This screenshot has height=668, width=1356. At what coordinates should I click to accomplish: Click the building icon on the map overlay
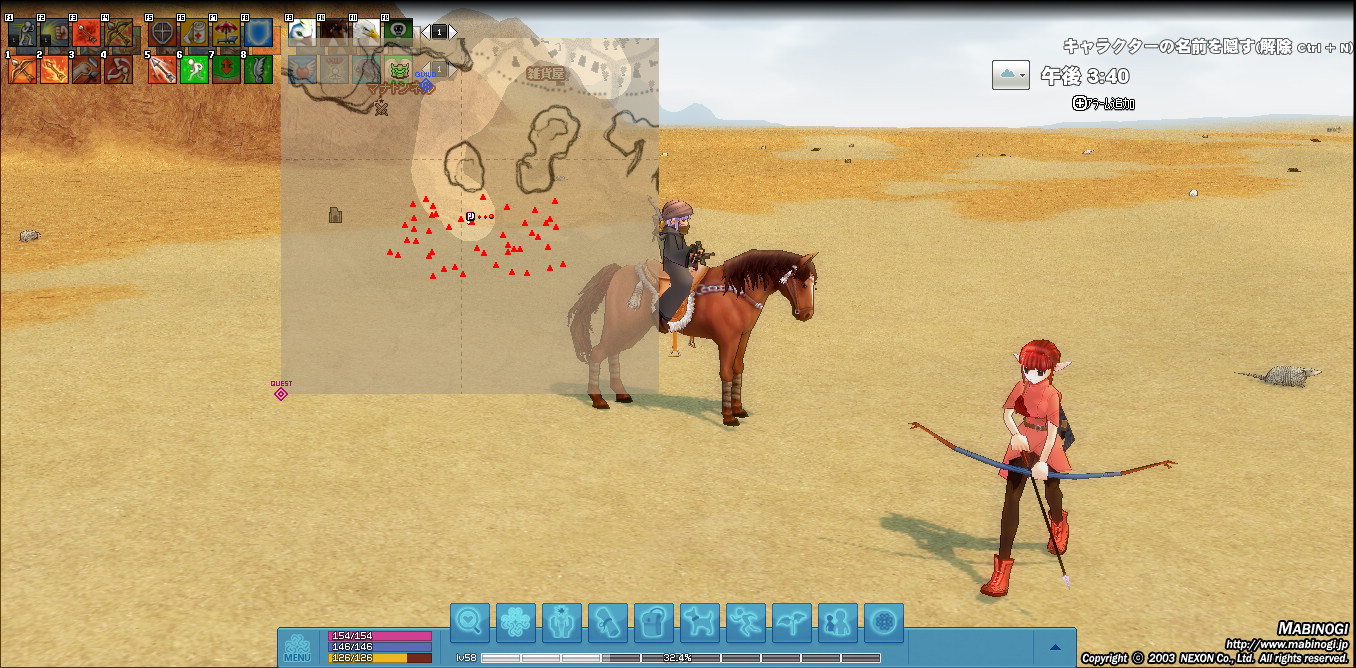[336, 215]
